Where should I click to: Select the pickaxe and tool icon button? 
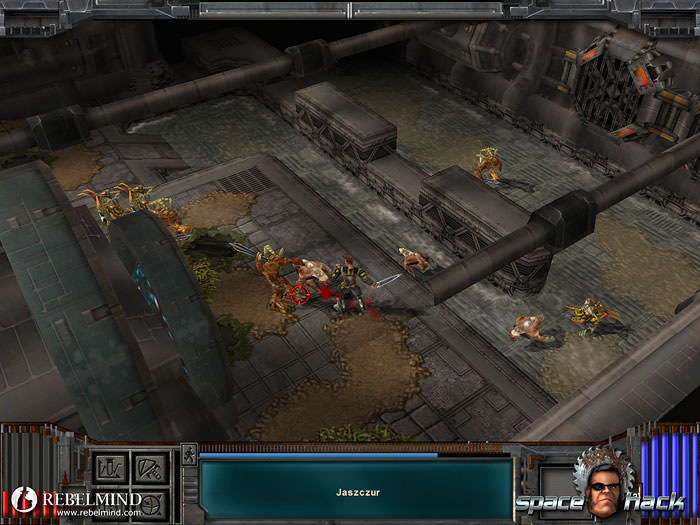(x=148, y=468)
